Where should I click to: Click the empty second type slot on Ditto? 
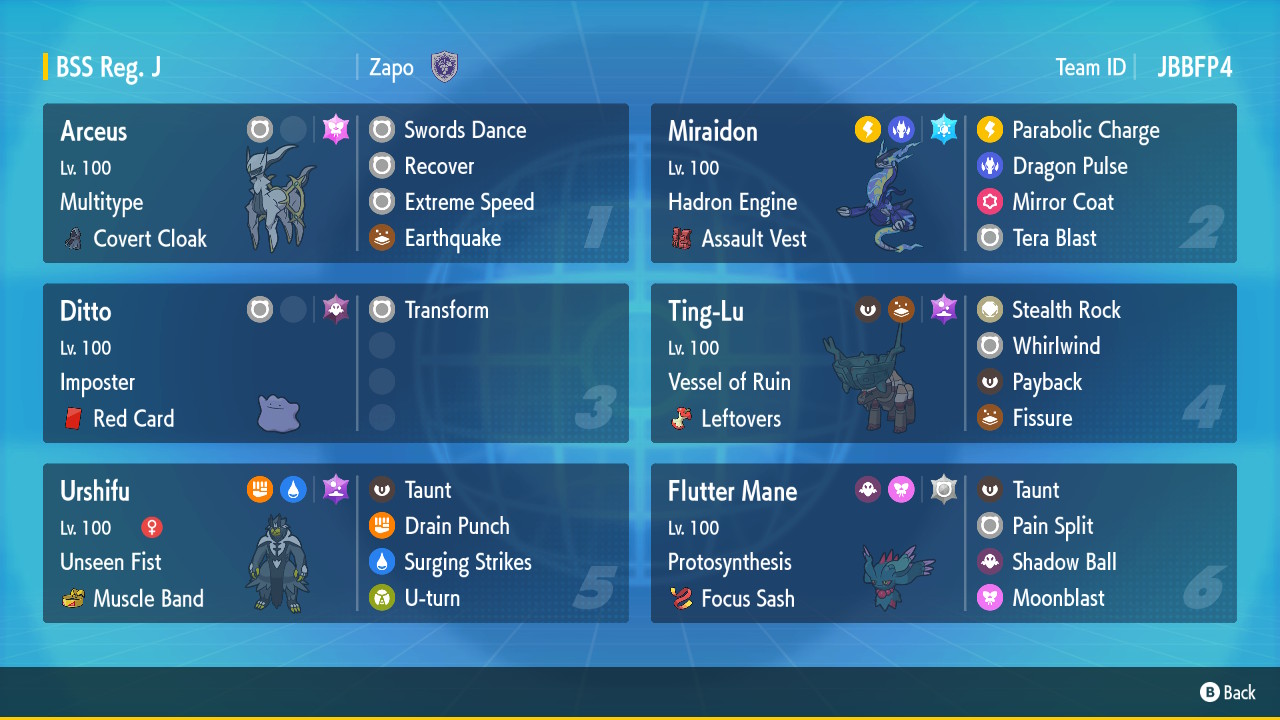click(x=294, y=309)
